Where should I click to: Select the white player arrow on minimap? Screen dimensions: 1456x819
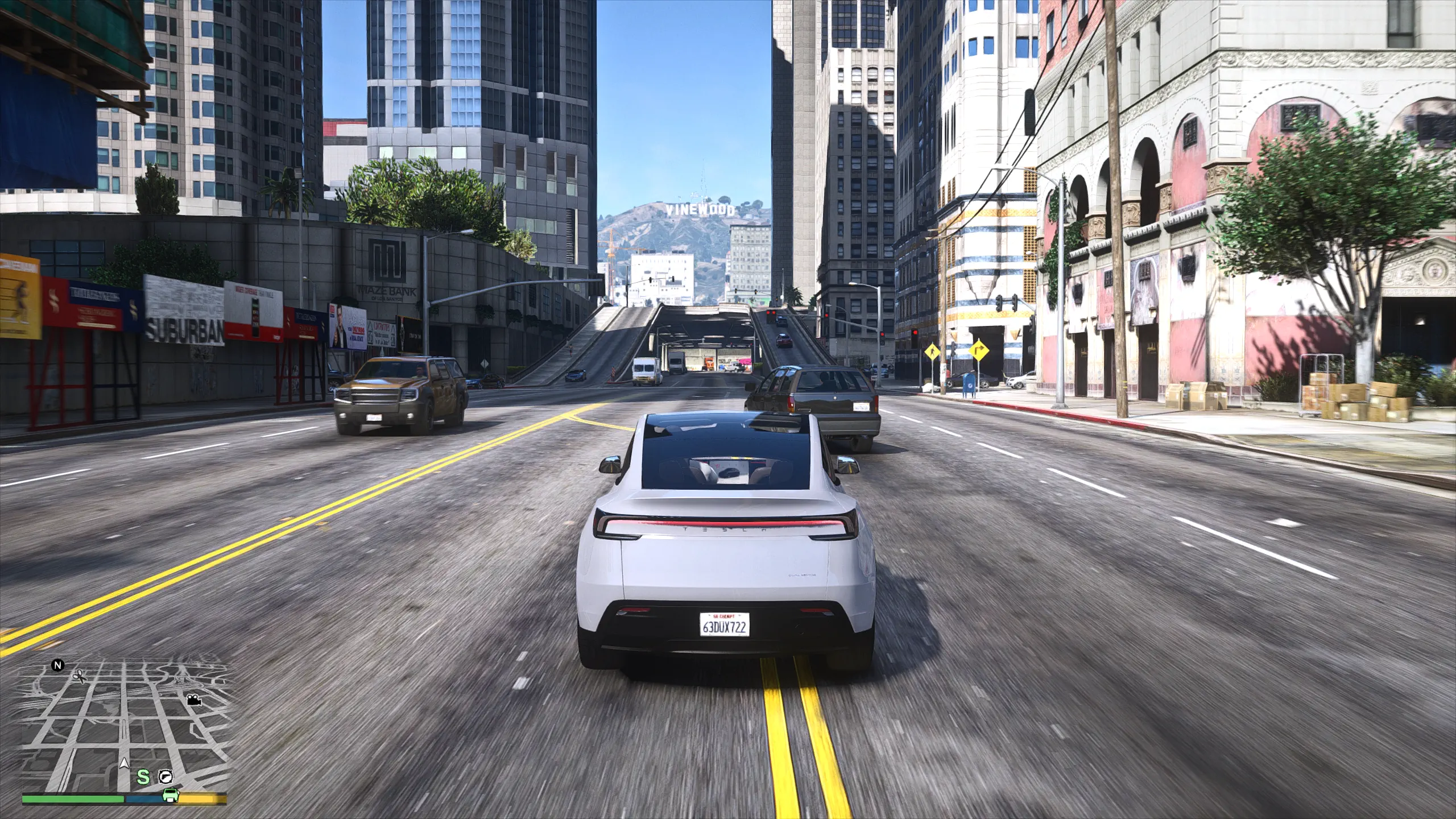124,765
